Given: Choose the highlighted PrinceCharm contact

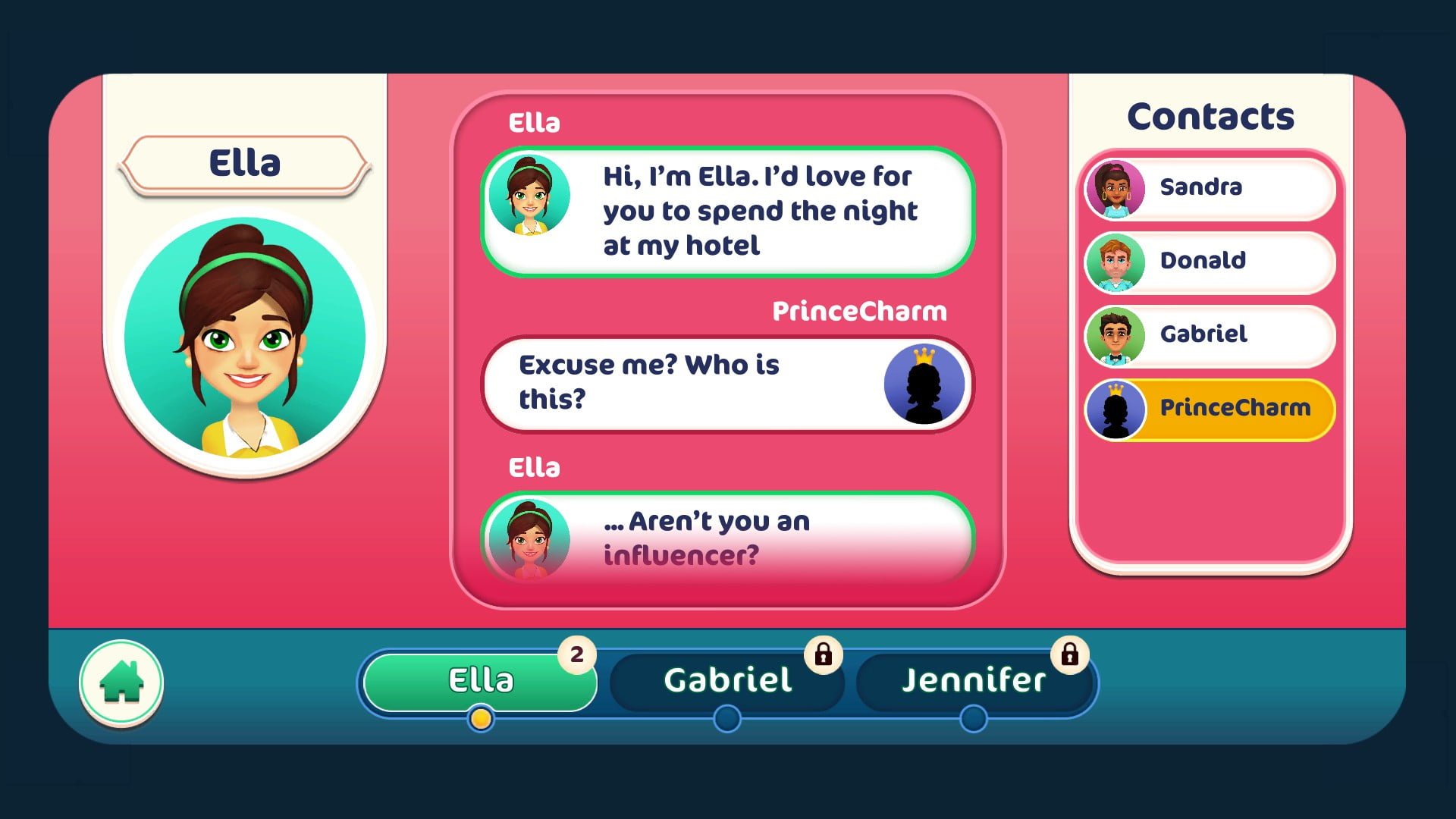Looking at the screenshot, I should (x=1210, y=408).
